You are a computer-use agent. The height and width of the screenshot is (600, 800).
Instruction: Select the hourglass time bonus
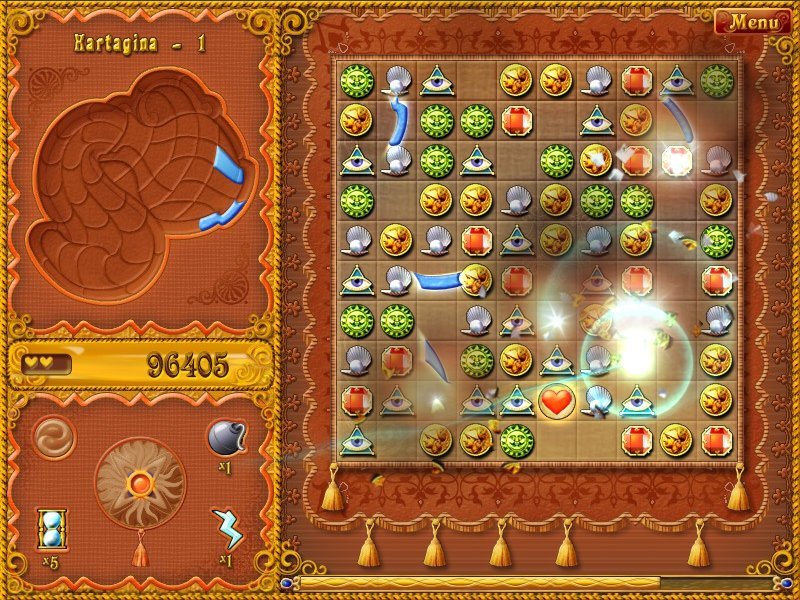click(x=51, y=526)
